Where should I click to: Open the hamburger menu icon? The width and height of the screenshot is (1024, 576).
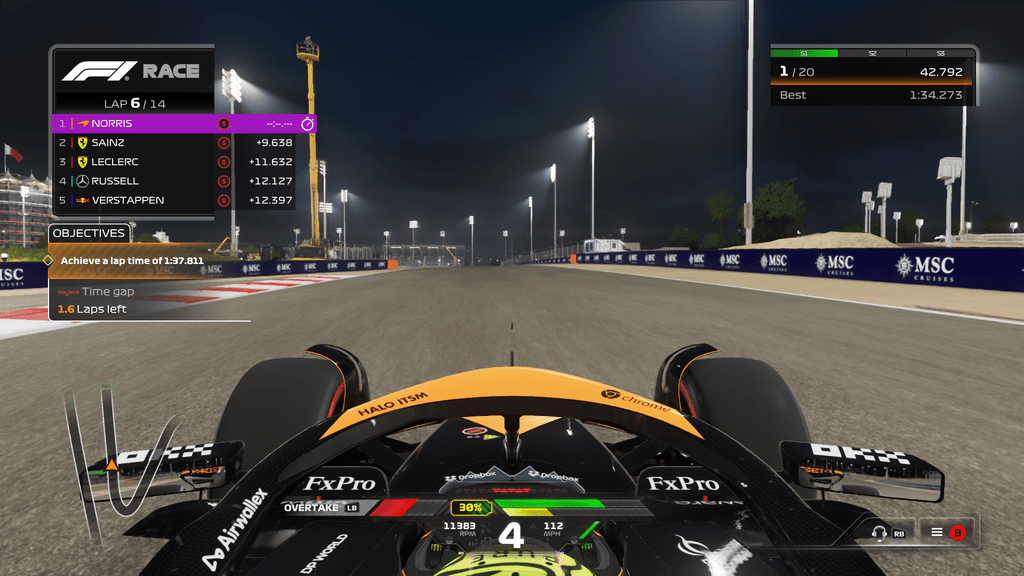tap(937, 533)
